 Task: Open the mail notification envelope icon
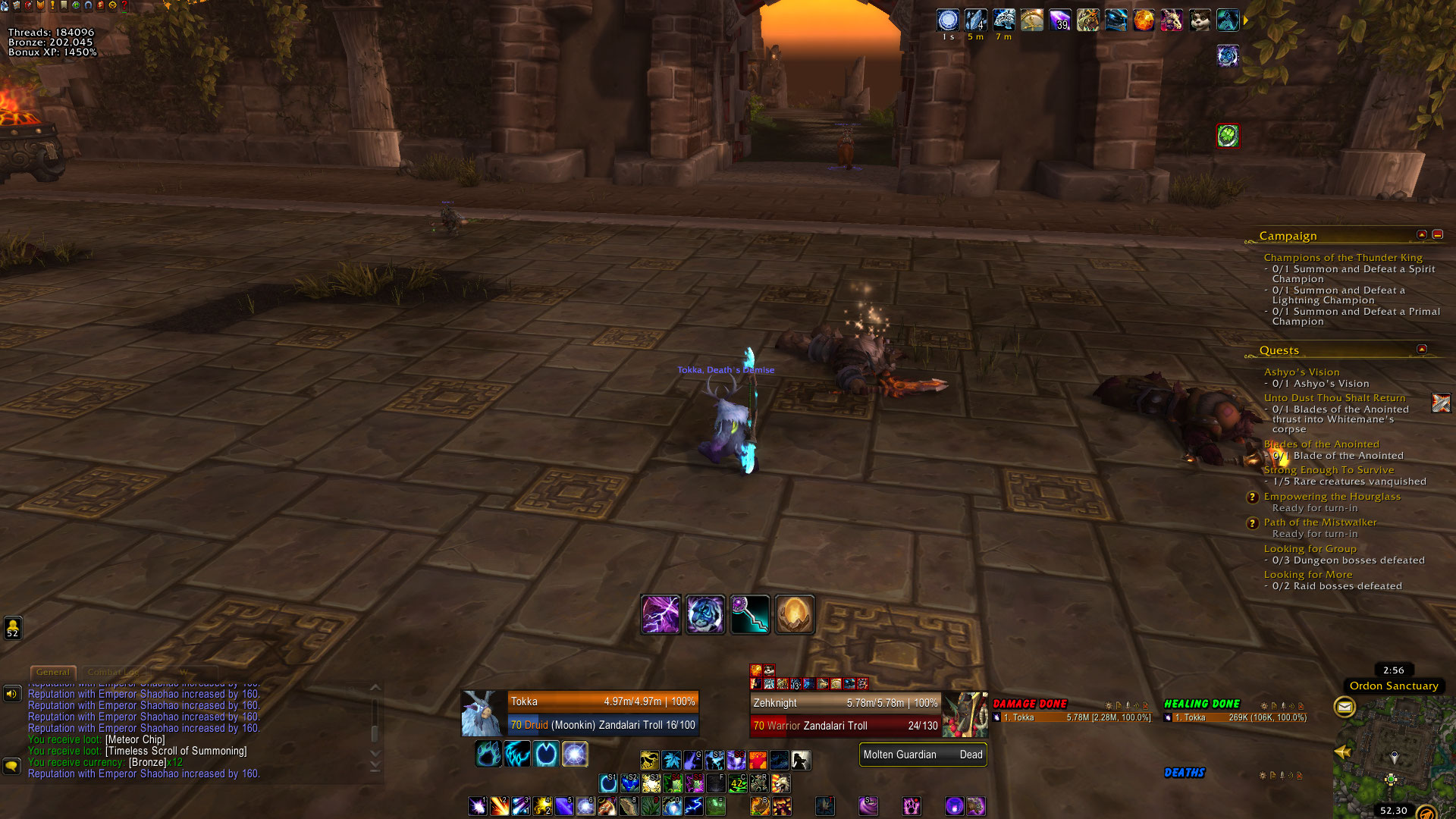(x=1345, y=708)
